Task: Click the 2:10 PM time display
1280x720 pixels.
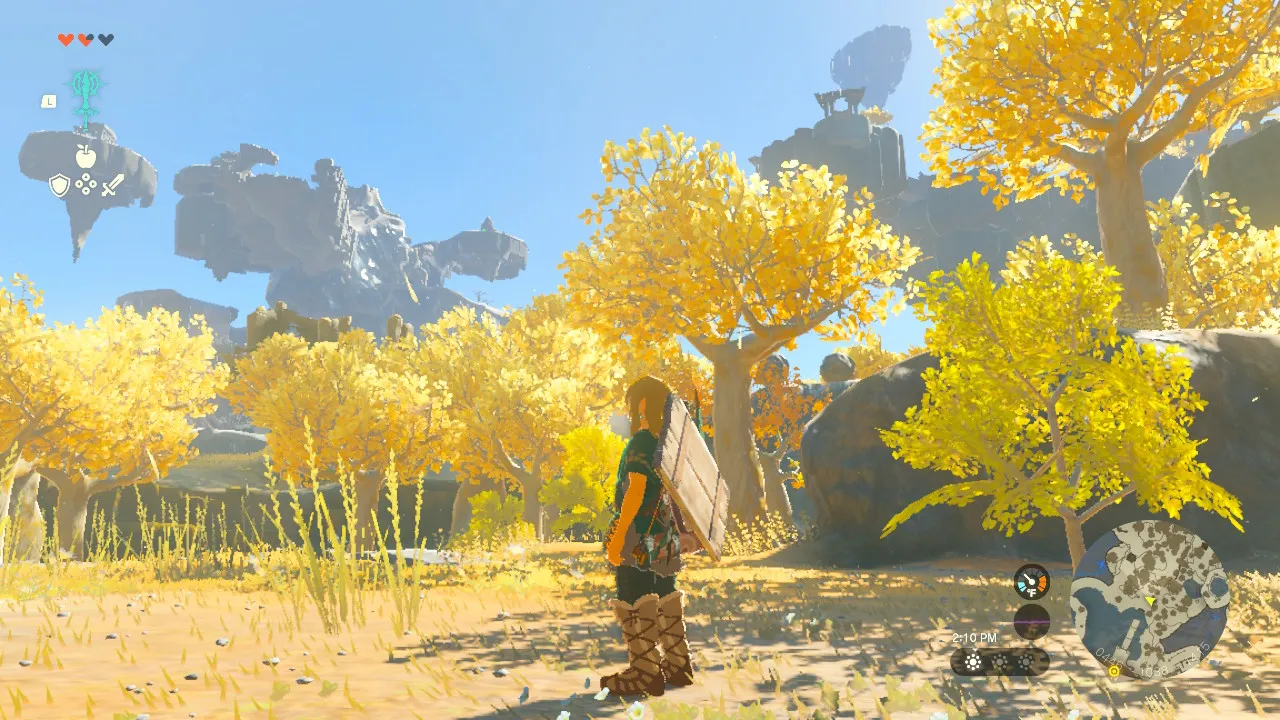Action: coord(974,637)
